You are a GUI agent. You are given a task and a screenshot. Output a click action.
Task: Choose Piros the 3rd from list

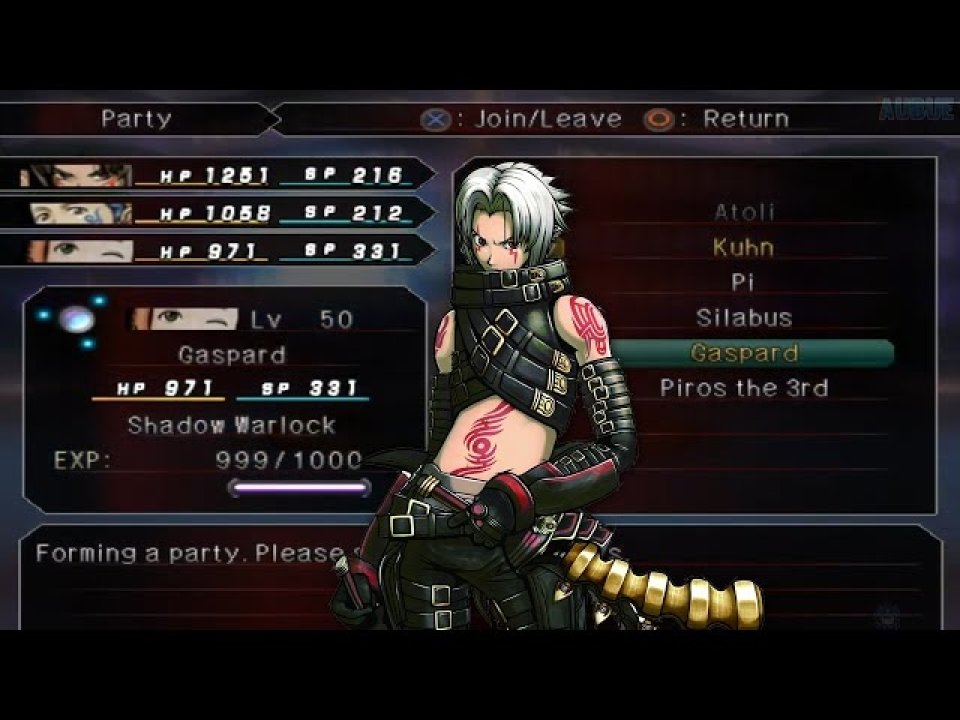[744, 388]
